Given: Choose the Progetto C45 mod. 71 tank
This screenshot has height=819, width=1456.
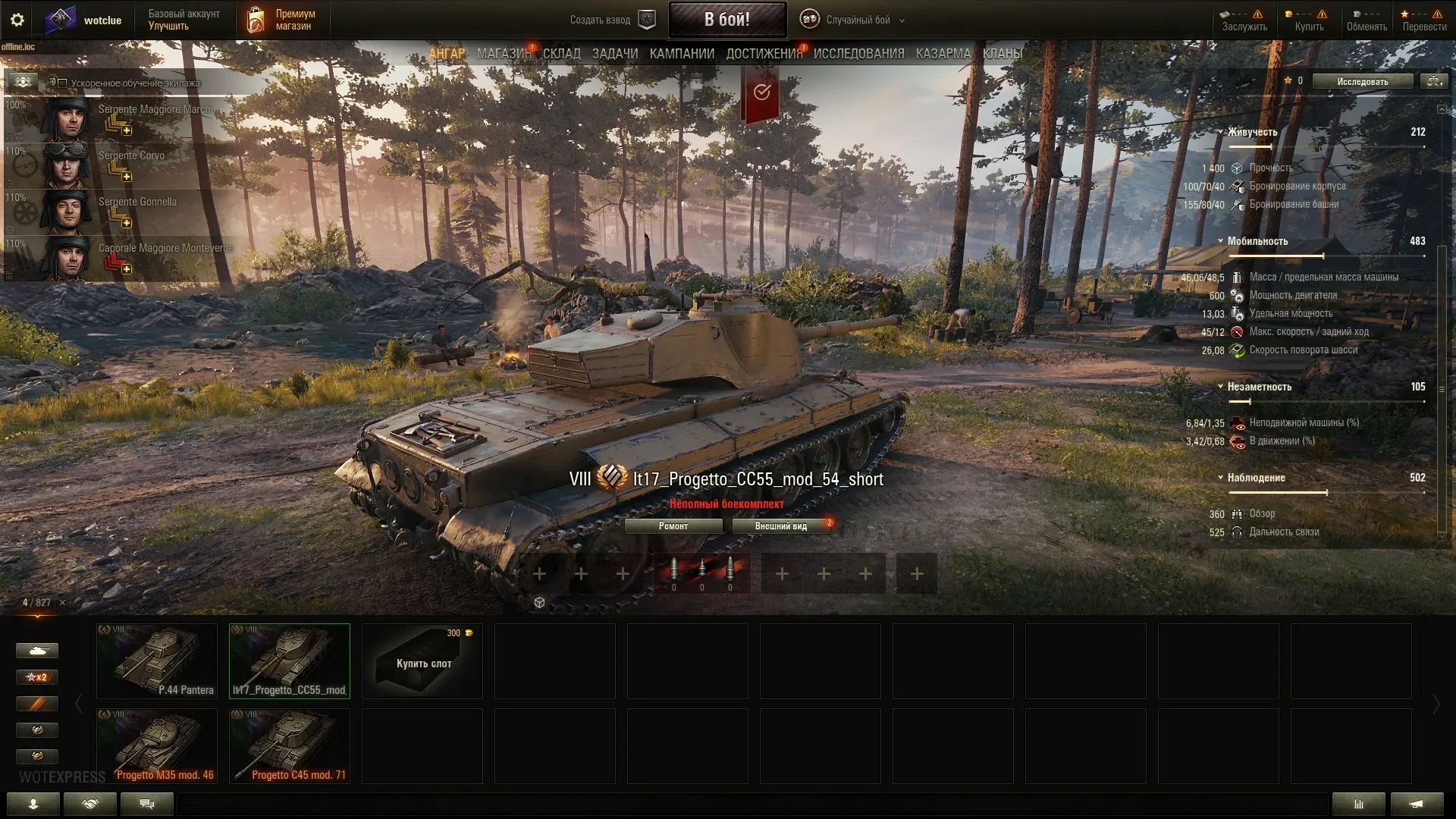Looking at the screenshot, I should point(290,745).
